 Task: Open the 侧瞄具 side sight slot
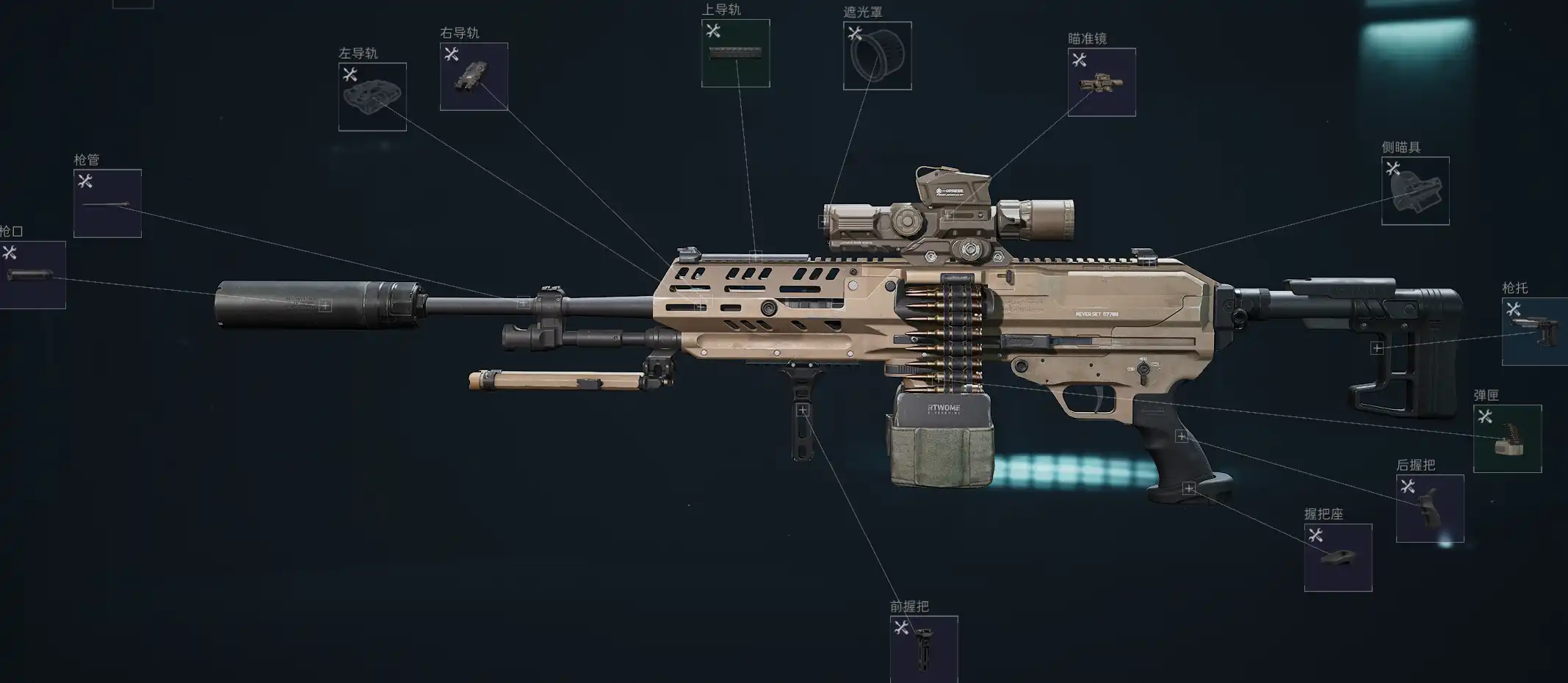pyautogui.click(x=1415, y=191)
